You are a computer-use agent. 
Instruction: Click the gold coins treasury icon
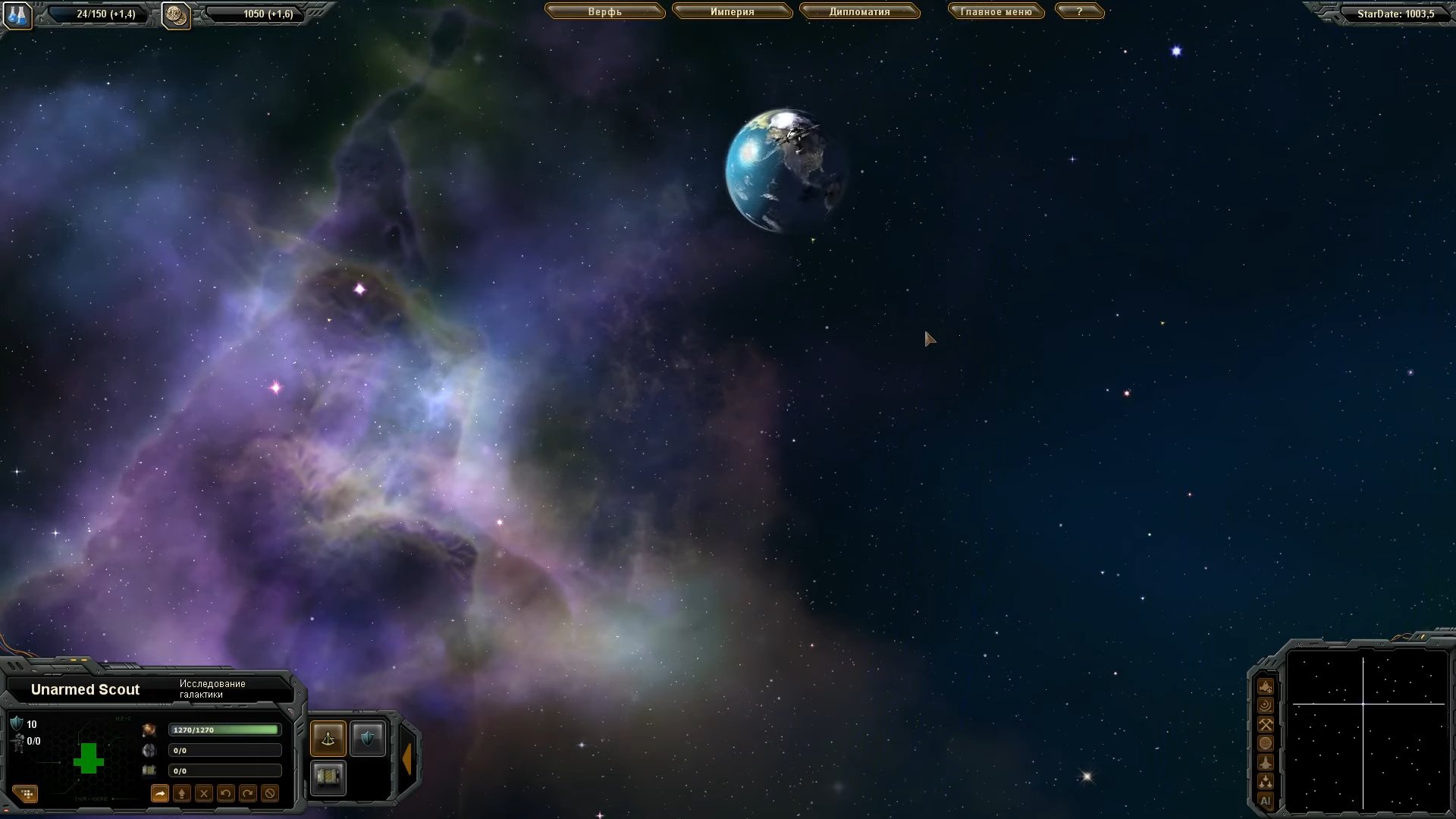[x=176, y=14]
